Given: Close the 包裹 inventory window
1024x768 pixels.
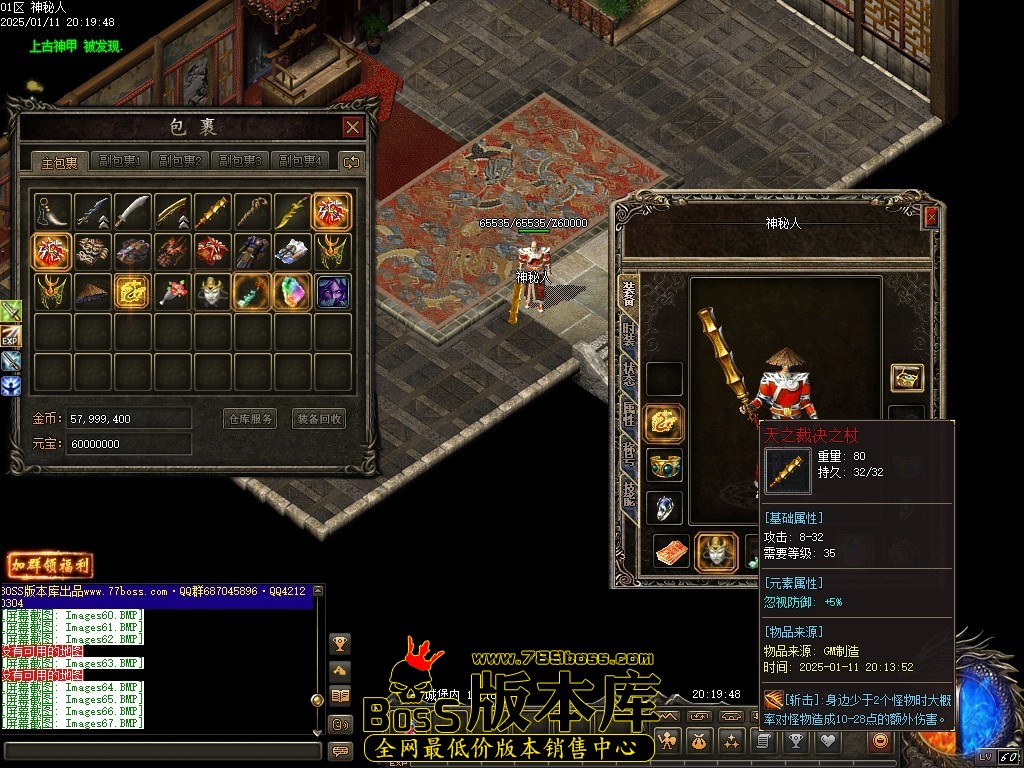Looking at the screenshot, I should [352, 127].
